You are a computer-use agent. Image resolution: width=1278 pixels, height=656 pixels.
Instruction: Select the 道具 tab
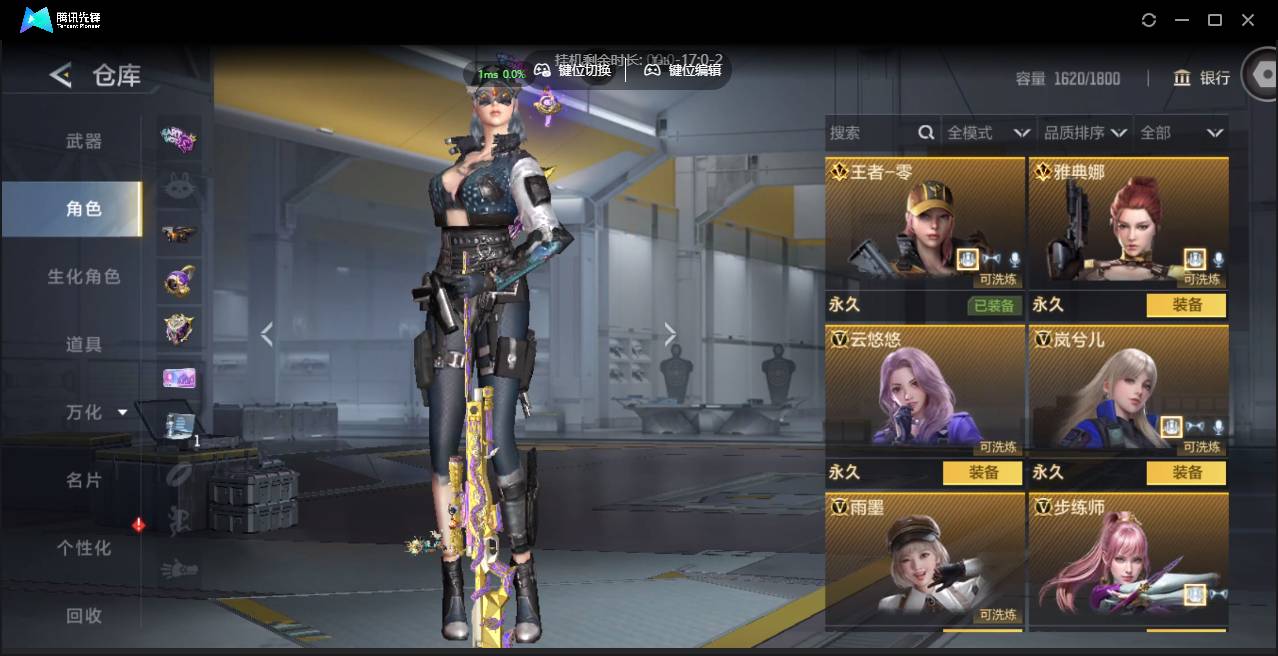coord(84,345)
